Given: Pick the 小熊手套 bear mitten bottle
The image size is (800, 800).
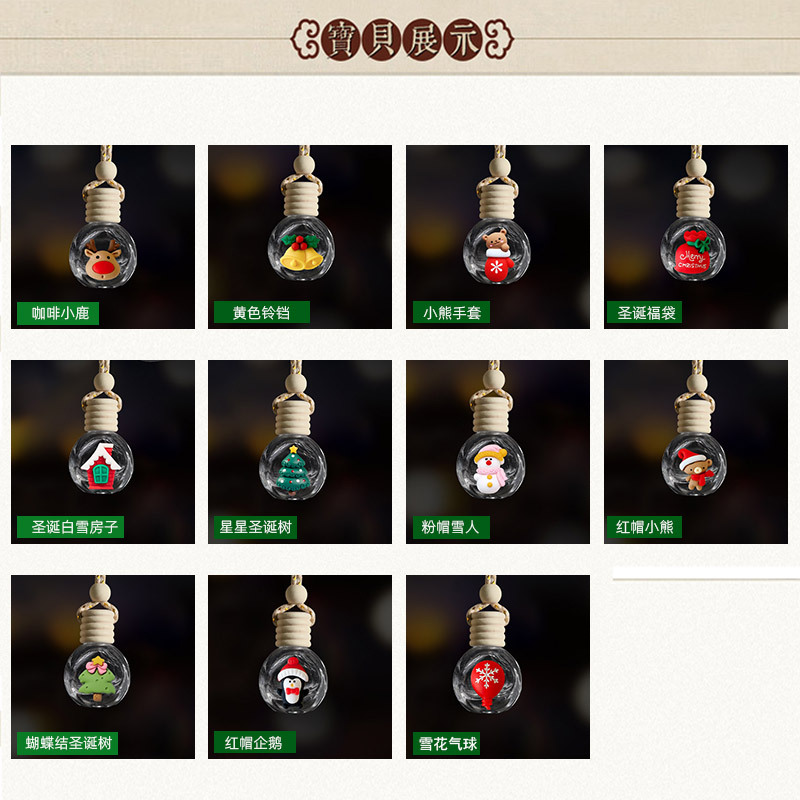Looking at the screenshot, I should (497, 237).
